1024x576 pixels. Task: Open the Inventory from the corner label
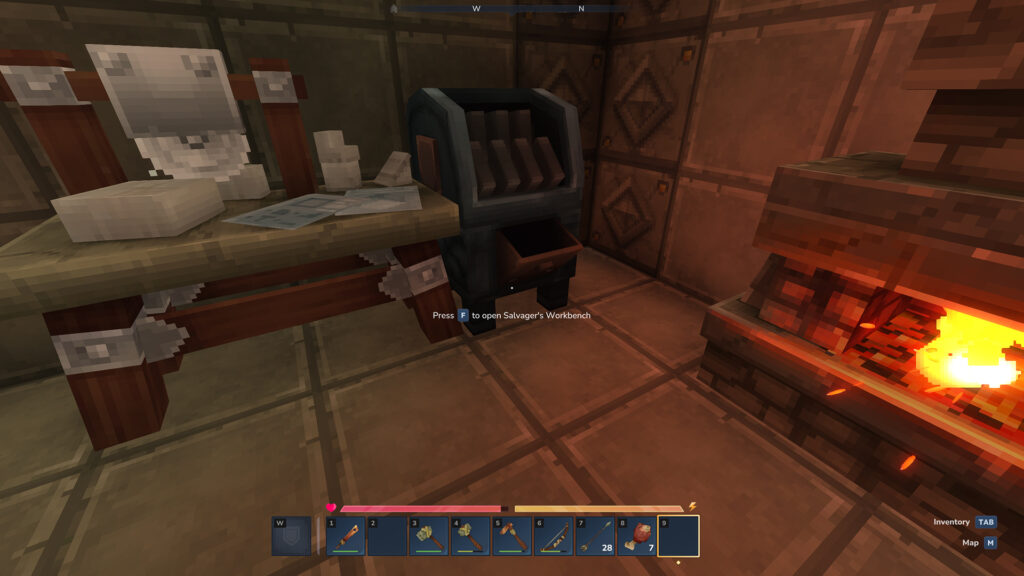click(x=964, y=522)
